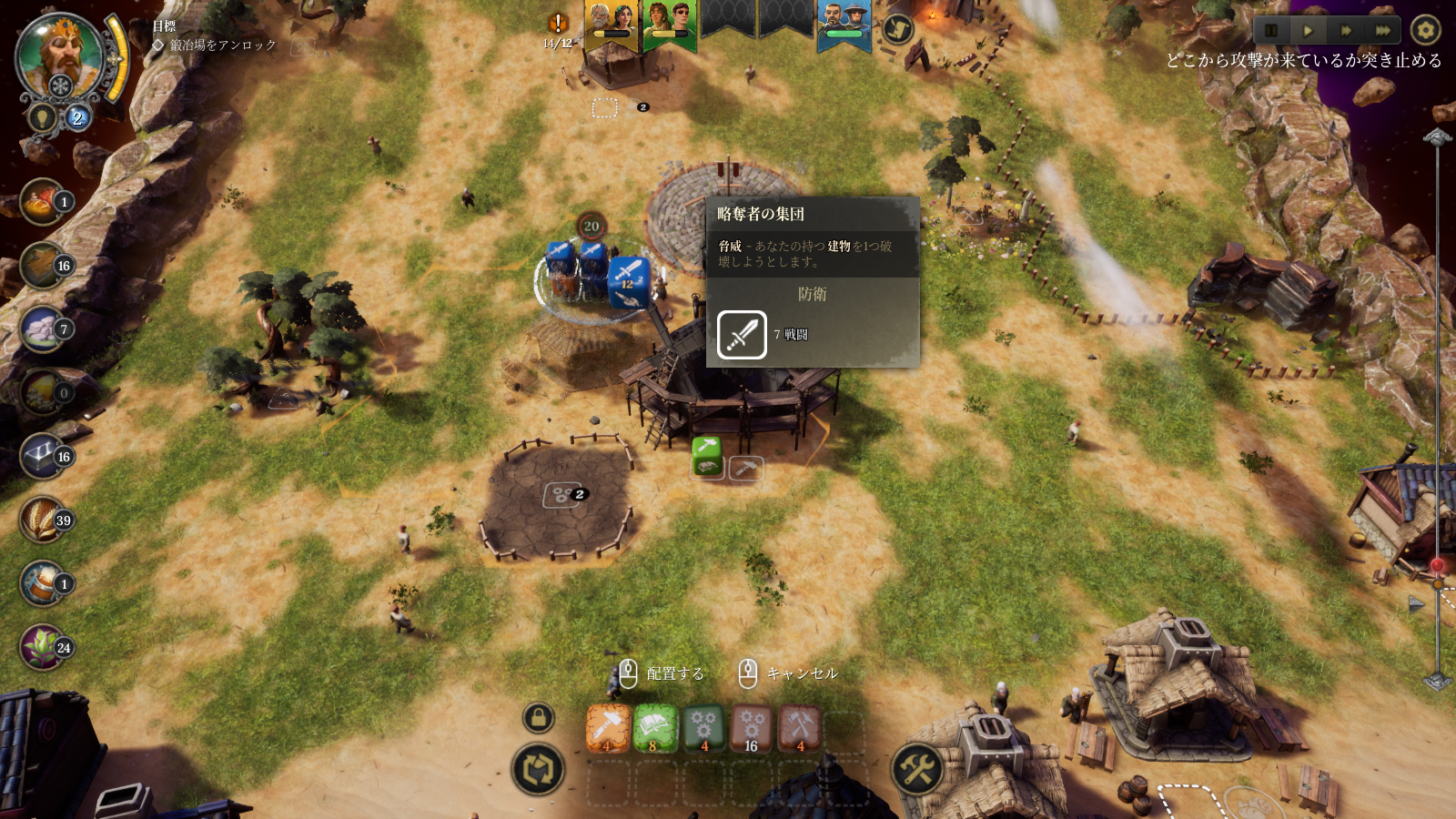1456x819 pixels.
Task: Set game speed to normal play
Action: [x=1308, y=30]
